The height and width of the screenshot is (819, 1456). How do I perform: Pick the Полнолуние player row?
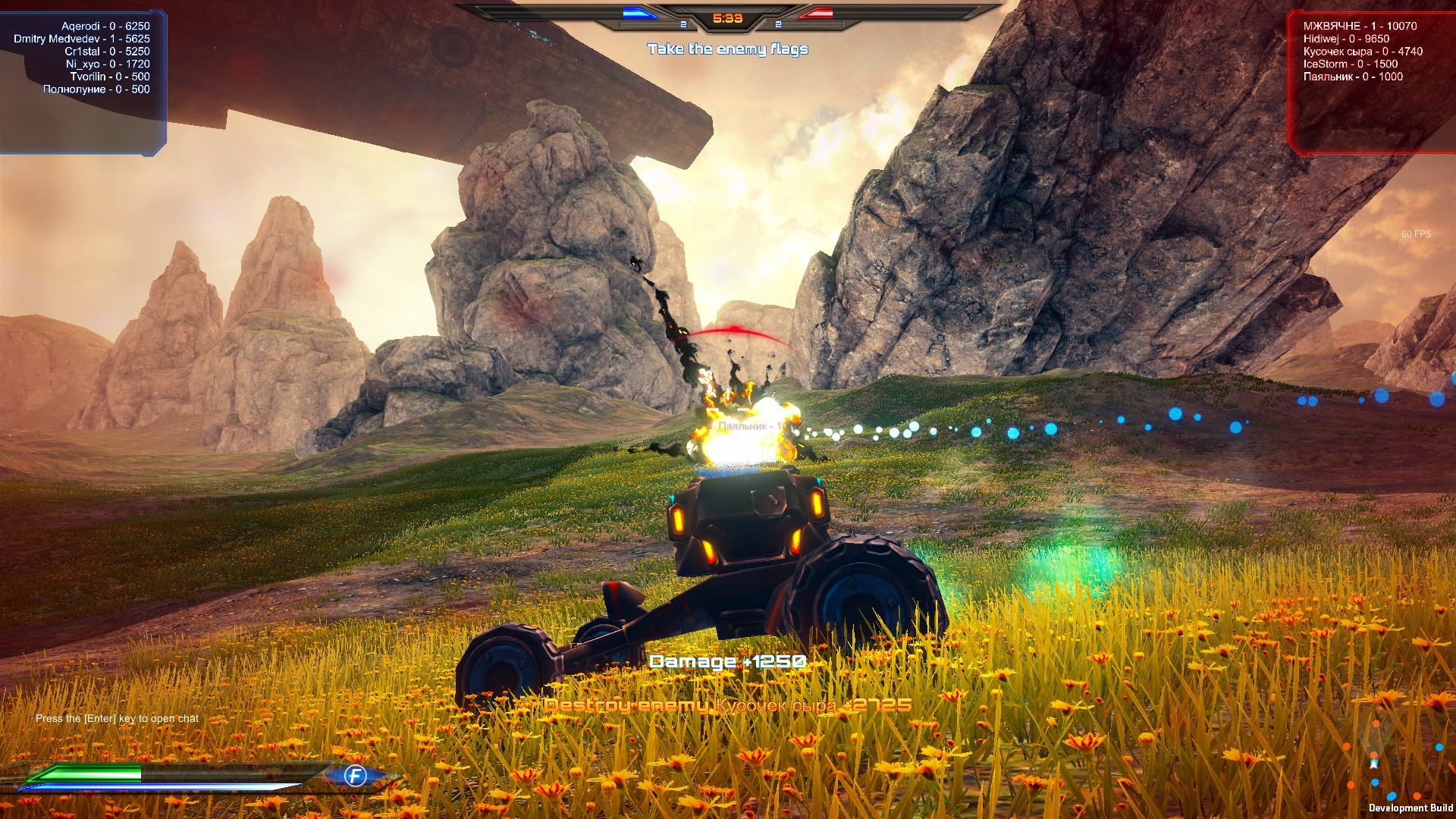[x=96, y=89]
